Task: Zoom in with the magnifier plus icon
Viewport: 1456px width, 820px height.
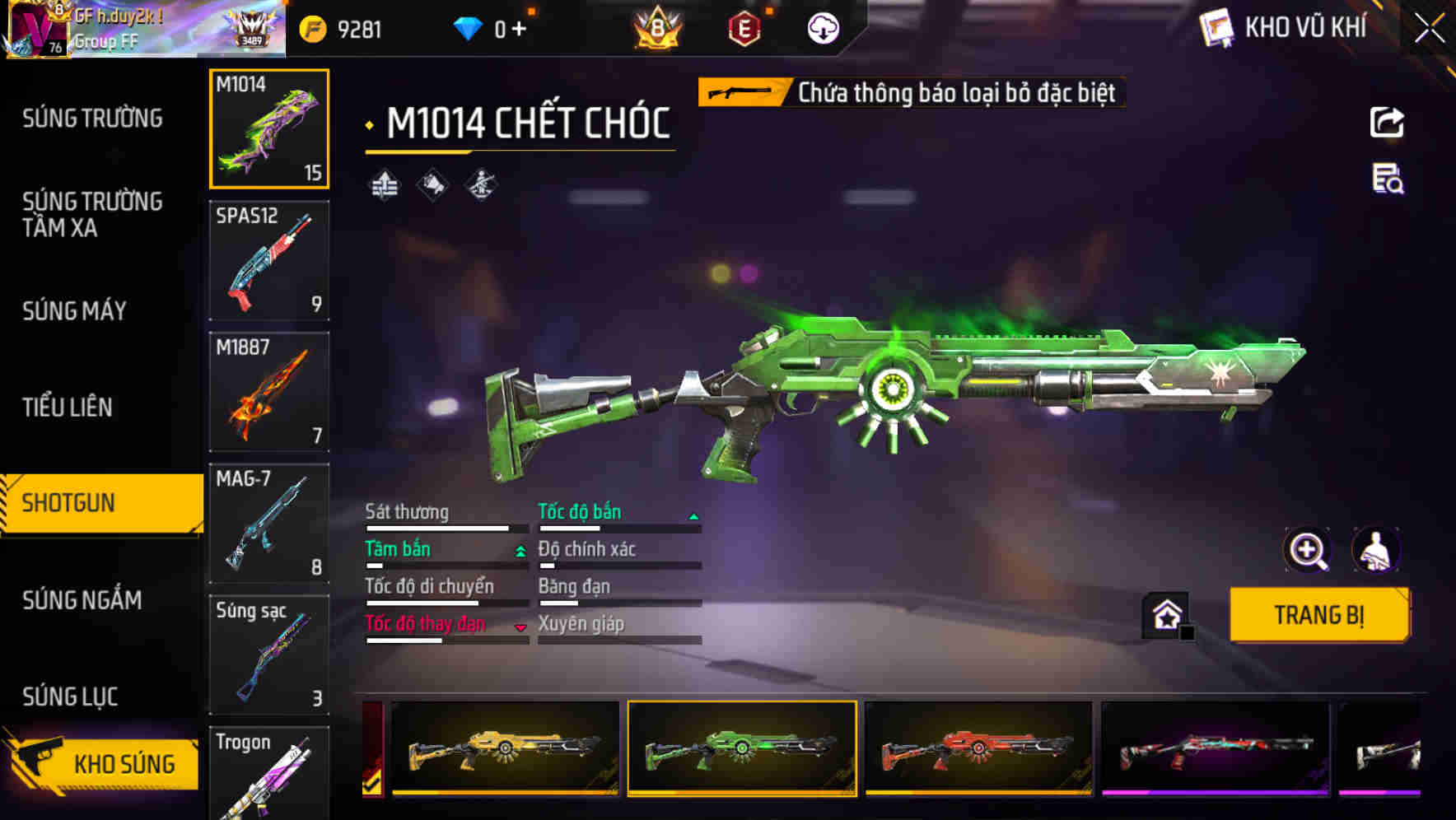Action: pyautogui.click(x=1307, y=549)
